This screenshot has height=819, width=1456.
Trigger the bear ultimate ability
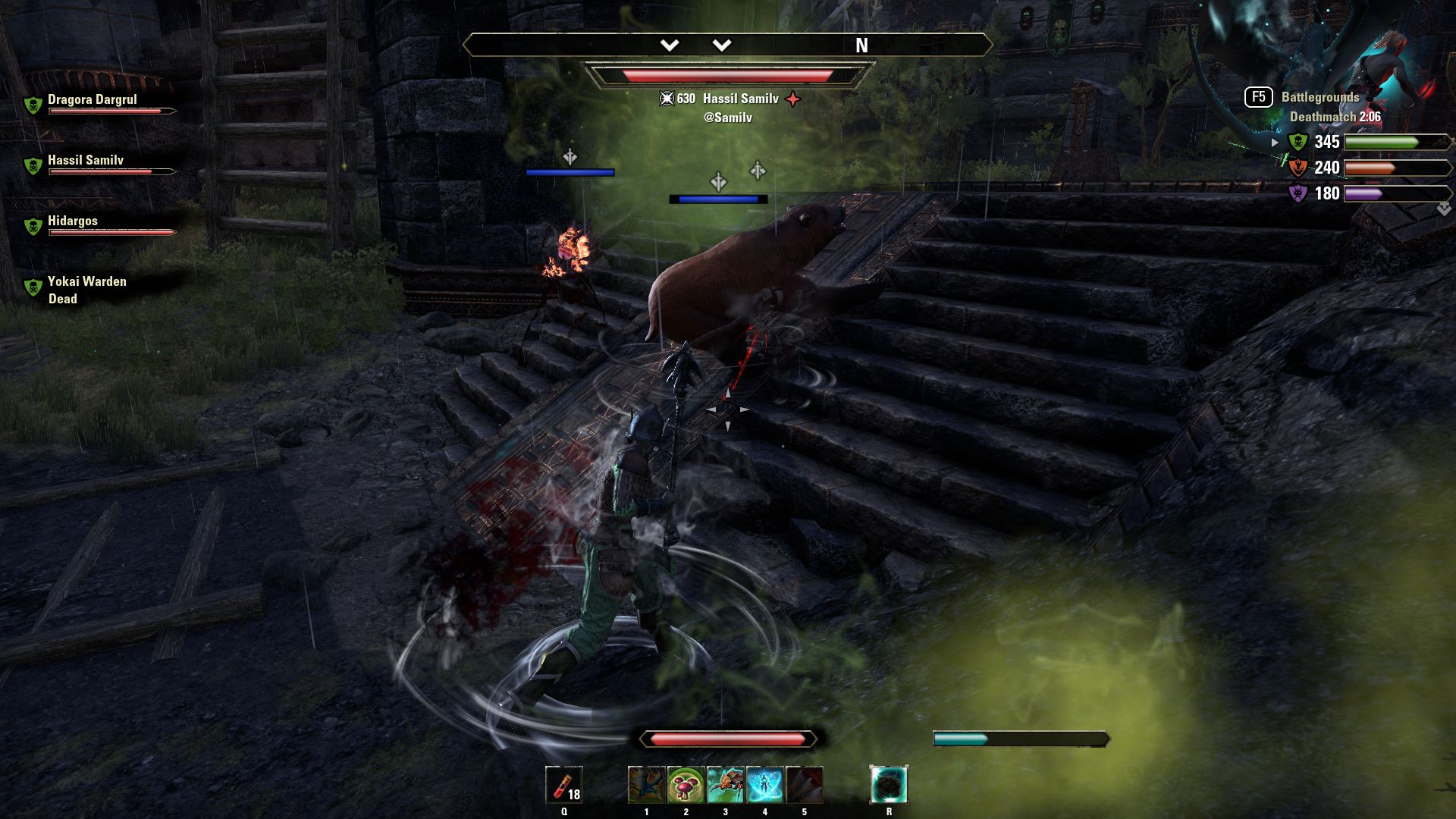(x=889, y=784)
